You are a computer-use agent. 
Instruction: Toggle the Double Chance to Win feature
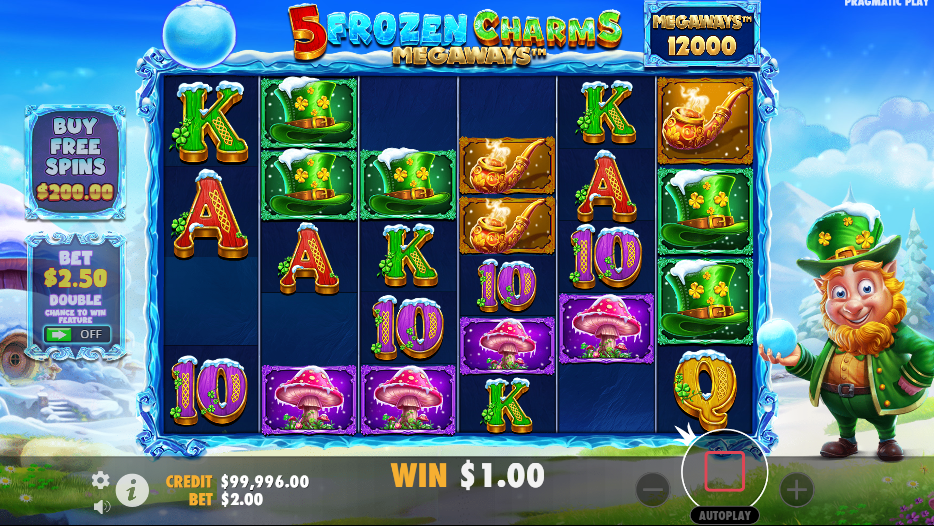77,334
